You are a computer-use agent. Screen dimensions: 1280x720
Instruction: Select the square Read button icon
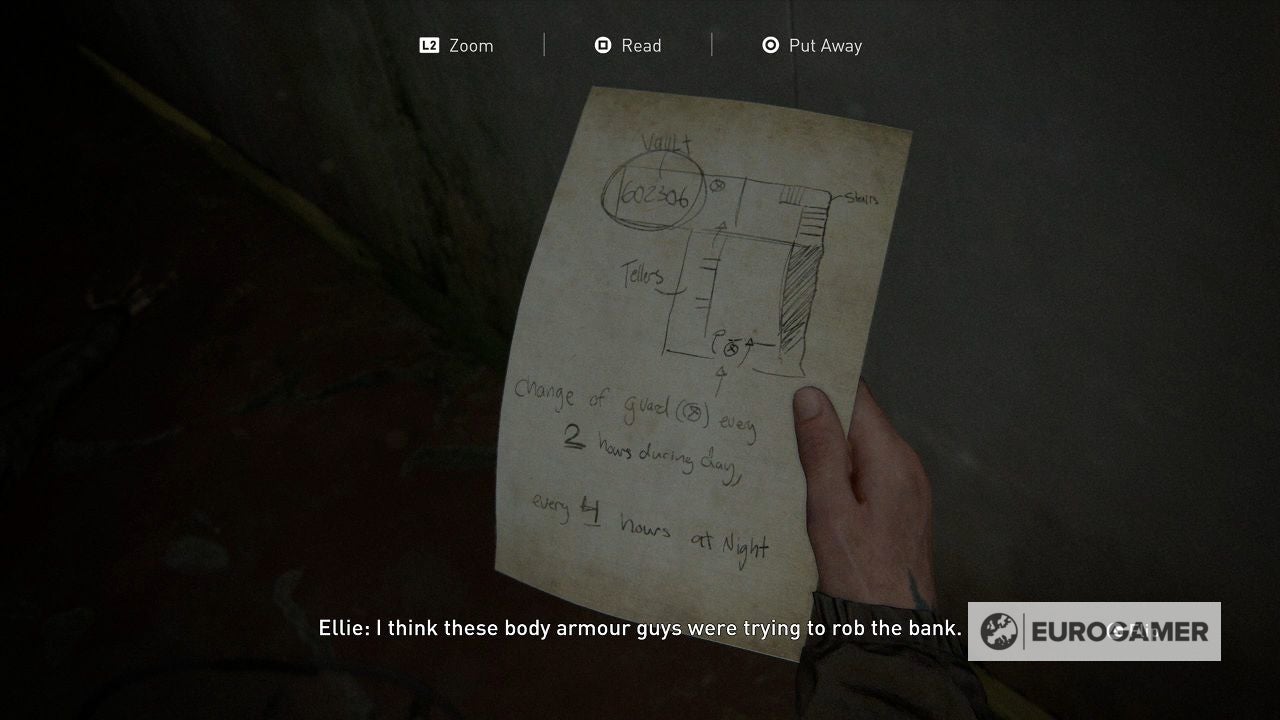(x=601, y=45)
